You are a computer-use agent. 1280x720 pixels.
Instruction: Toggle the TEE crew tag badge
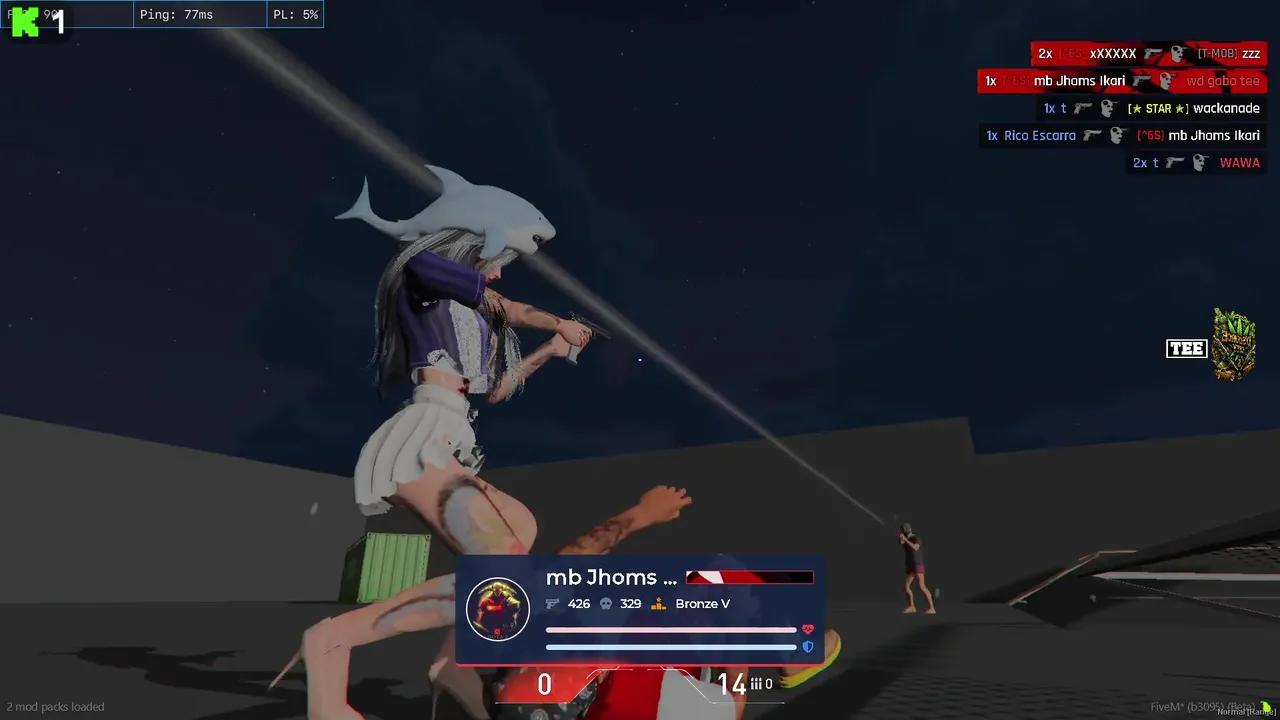1186,349
